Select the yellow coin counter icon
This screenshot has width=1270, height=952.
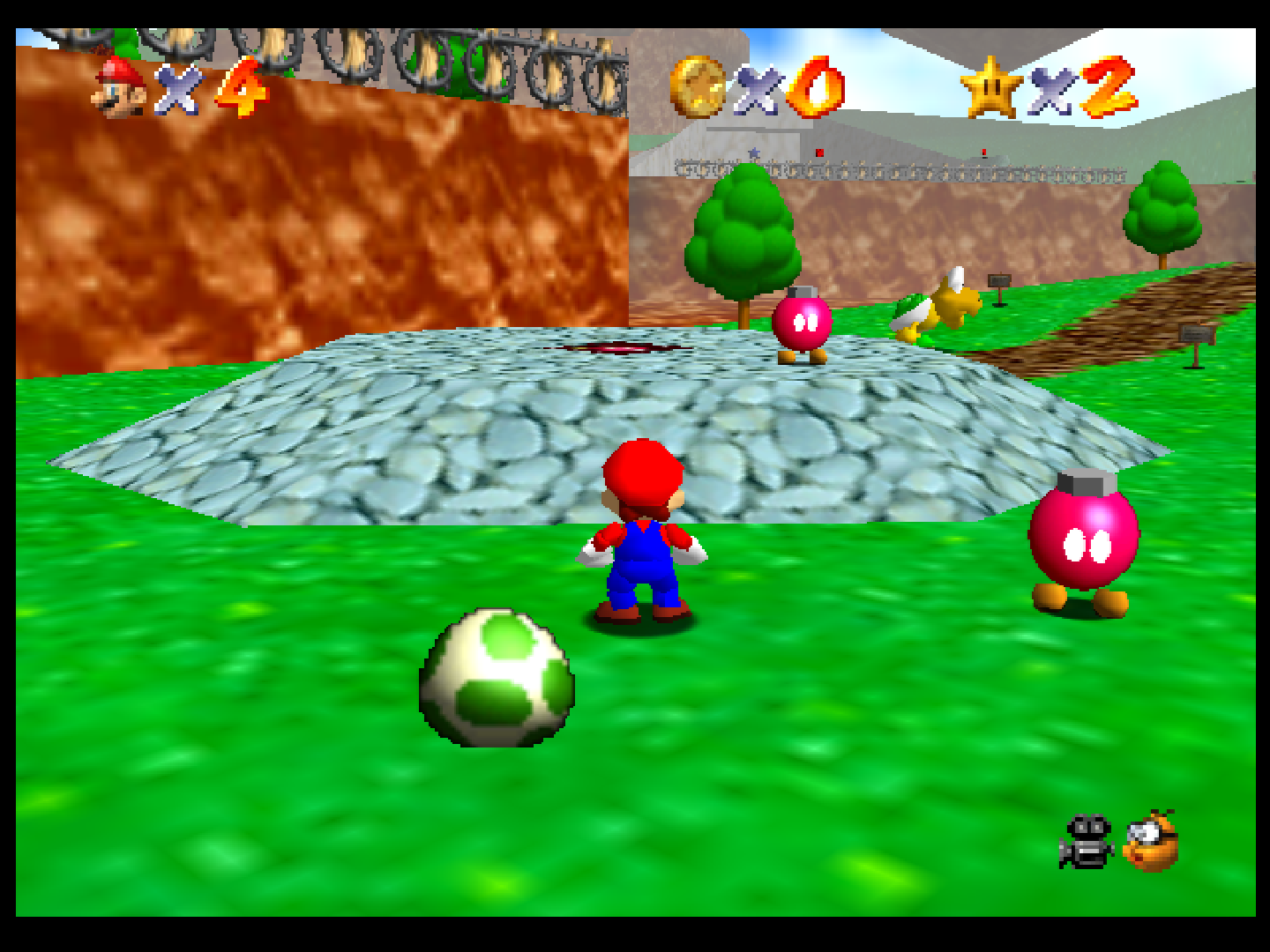click(x=696, y=86)
